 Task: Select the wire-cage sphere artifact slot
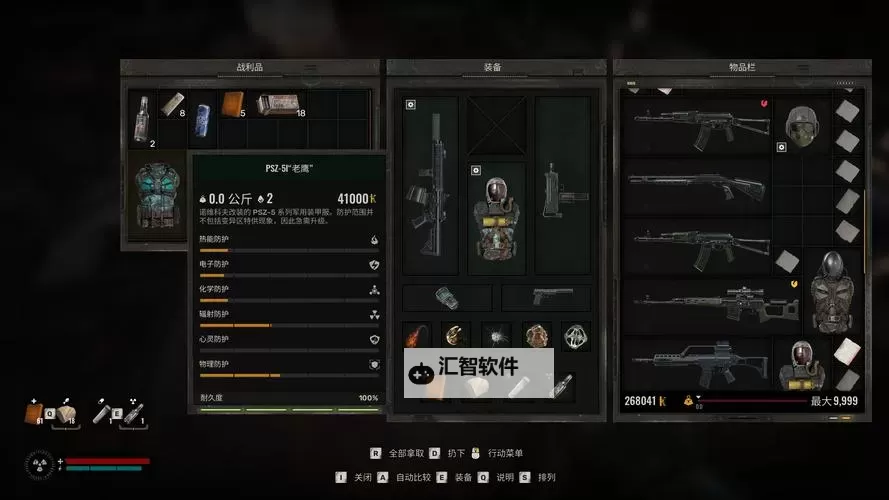point(574,336)
